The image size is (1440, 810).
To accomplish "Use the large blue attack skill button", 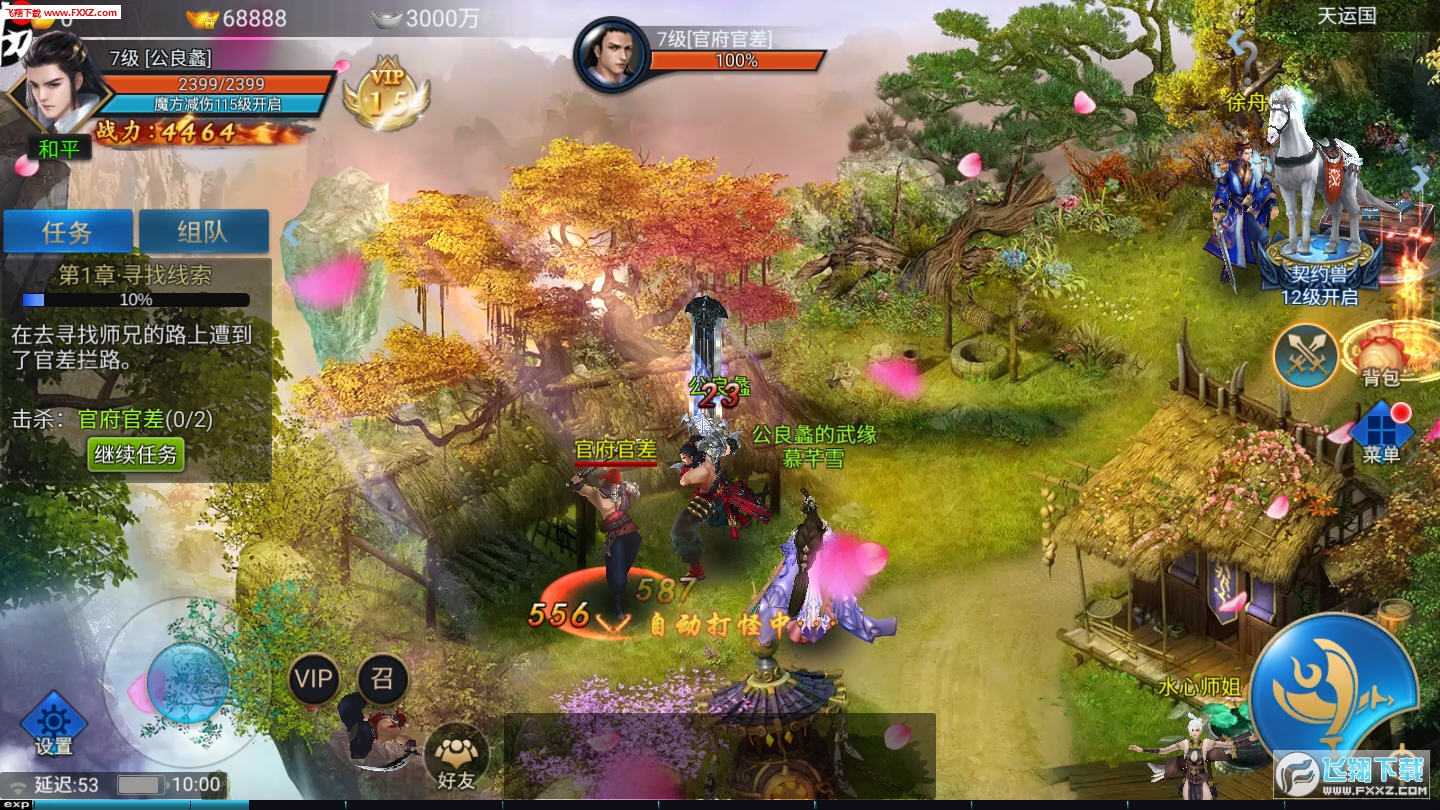I will click(x=1333, y=690).
